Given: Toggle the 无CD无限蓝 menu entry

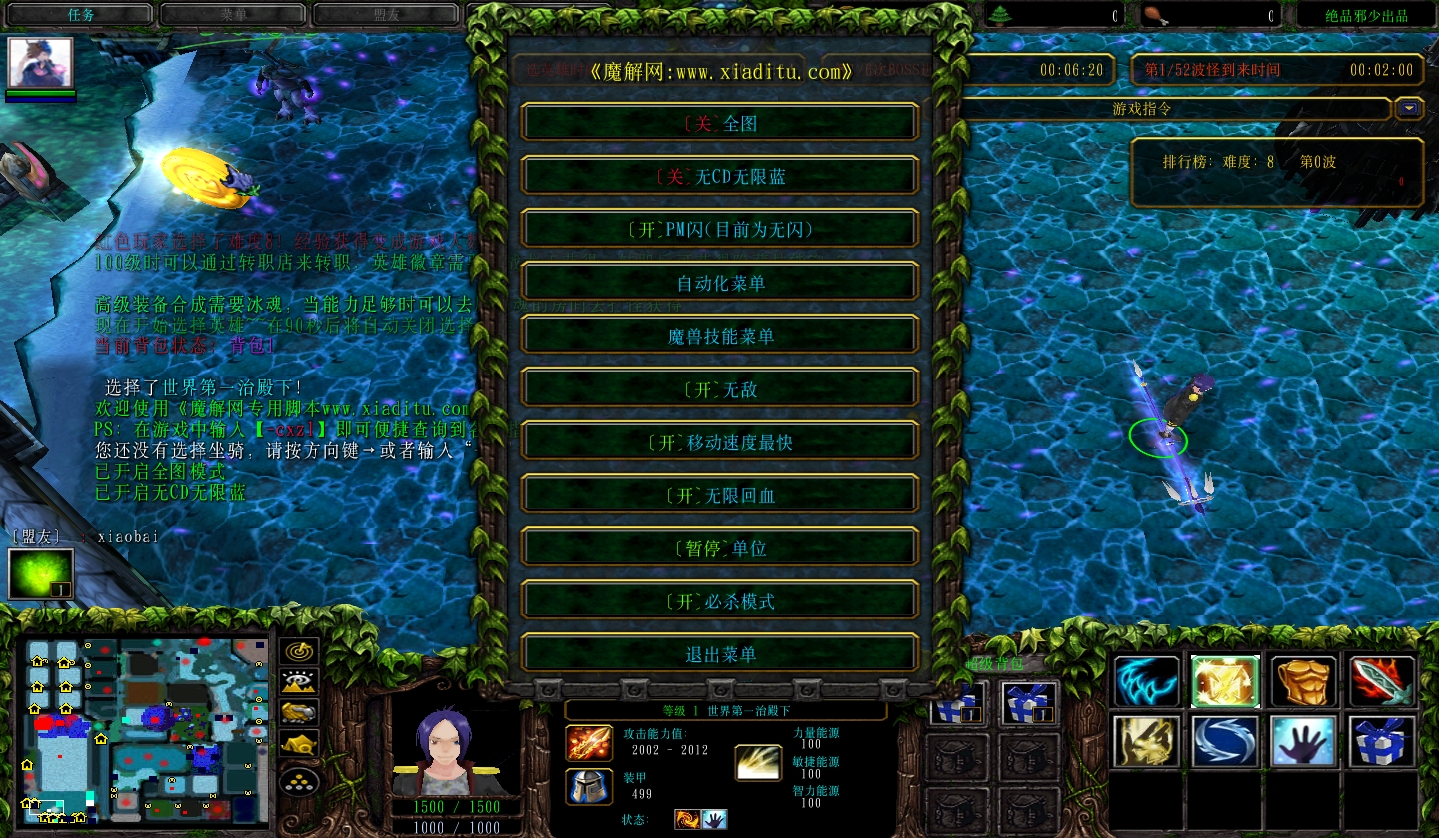Looking at the screenshot, I should (x=720, y=176).
